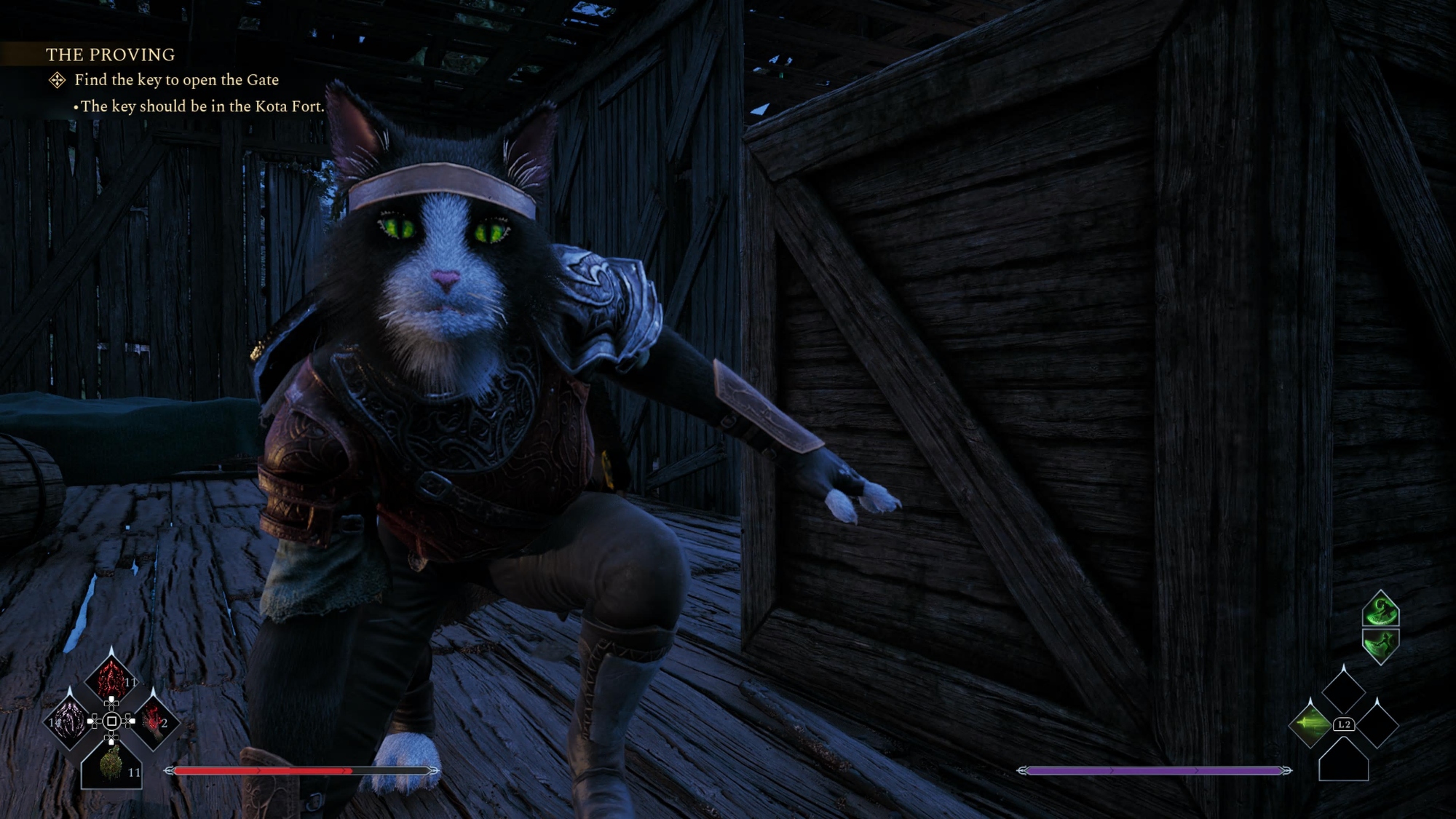Activate the green dagger thrust ability

tap(1310, 724)
